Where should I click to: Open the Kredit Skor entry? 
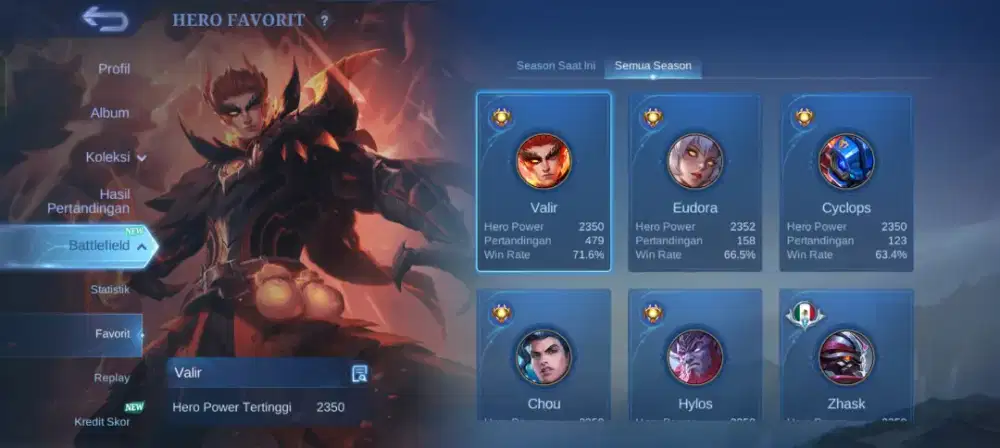(x=102, y=421)
